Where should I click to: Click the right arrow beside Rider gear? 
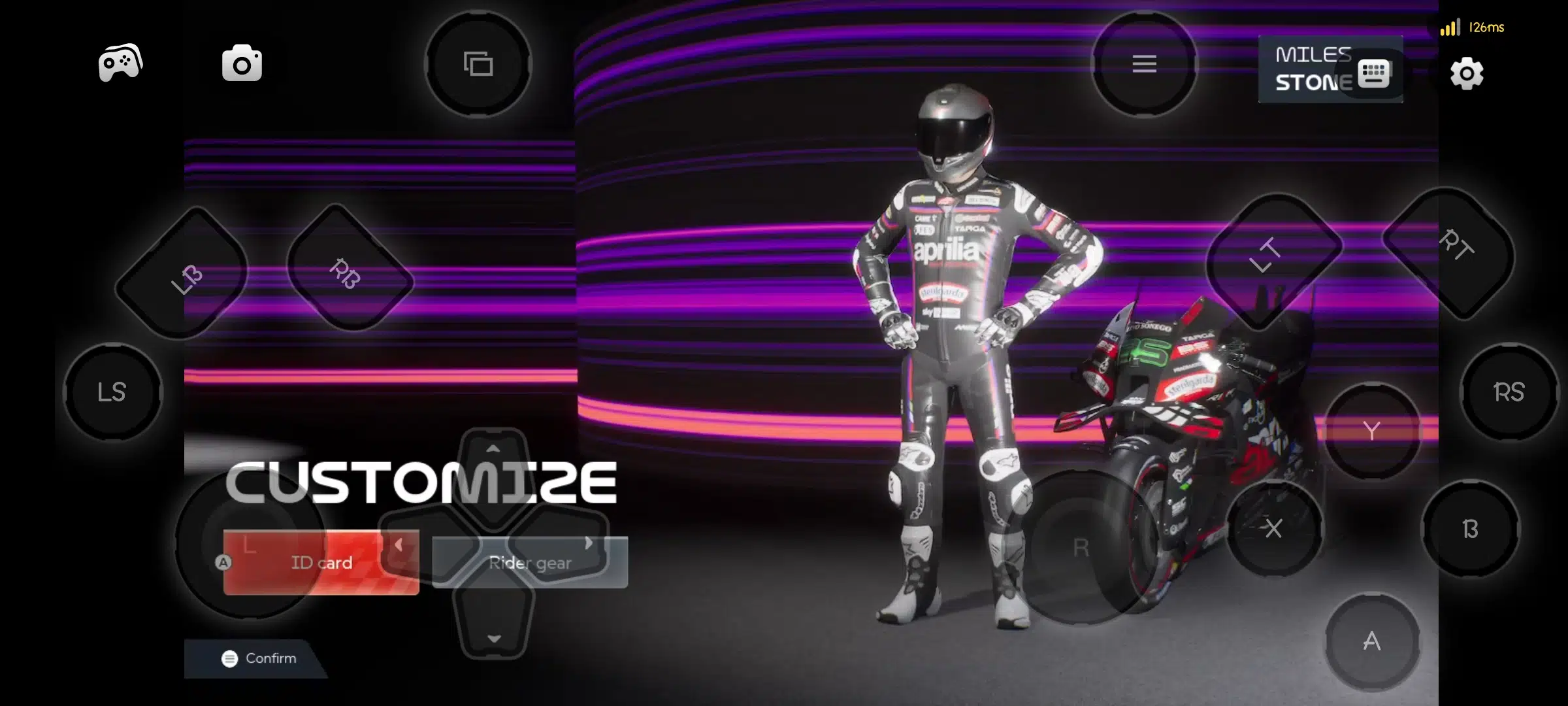pos(588,545)
